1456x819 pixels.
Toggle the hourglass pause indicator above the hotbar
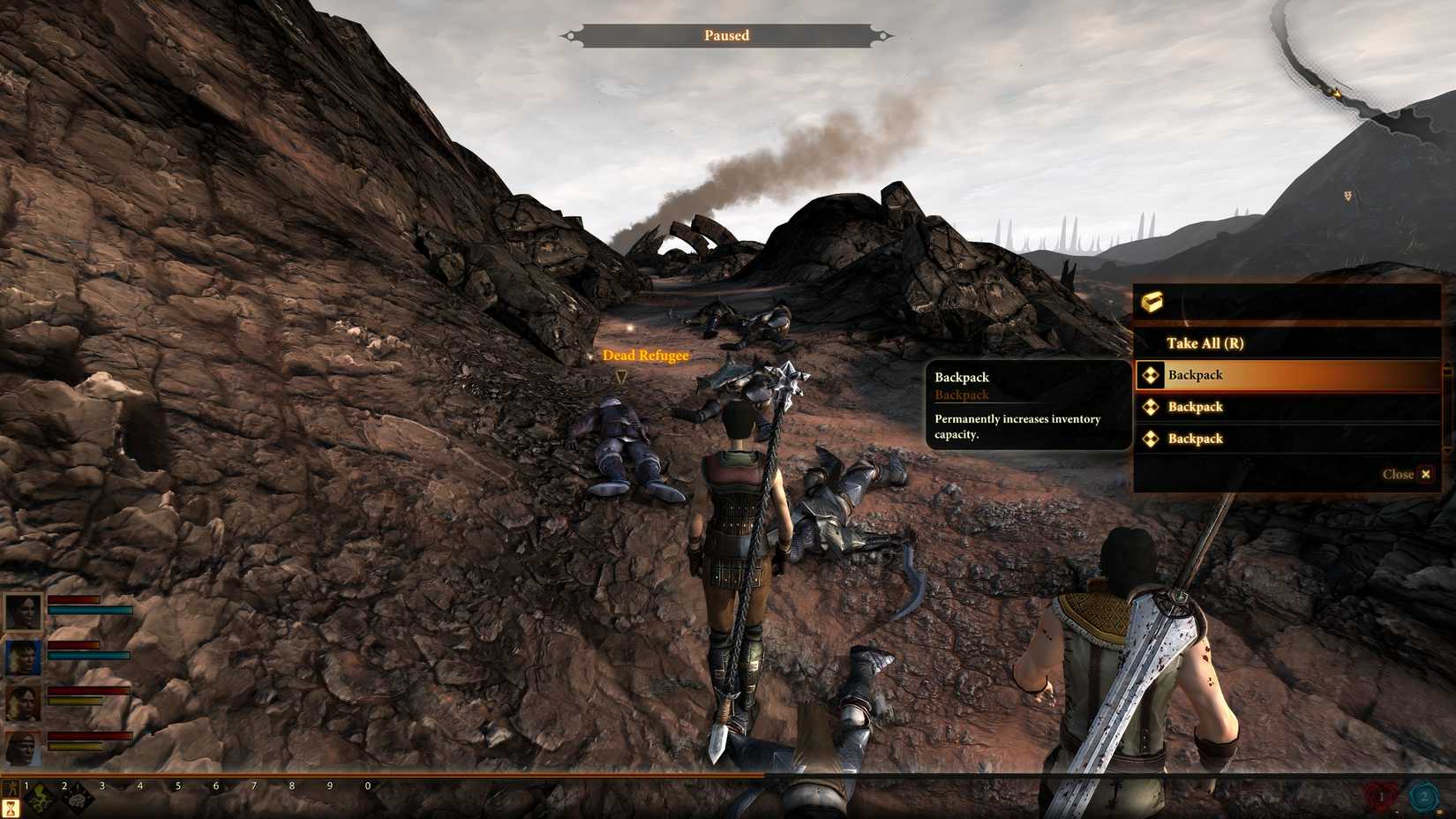coord(10,808)
